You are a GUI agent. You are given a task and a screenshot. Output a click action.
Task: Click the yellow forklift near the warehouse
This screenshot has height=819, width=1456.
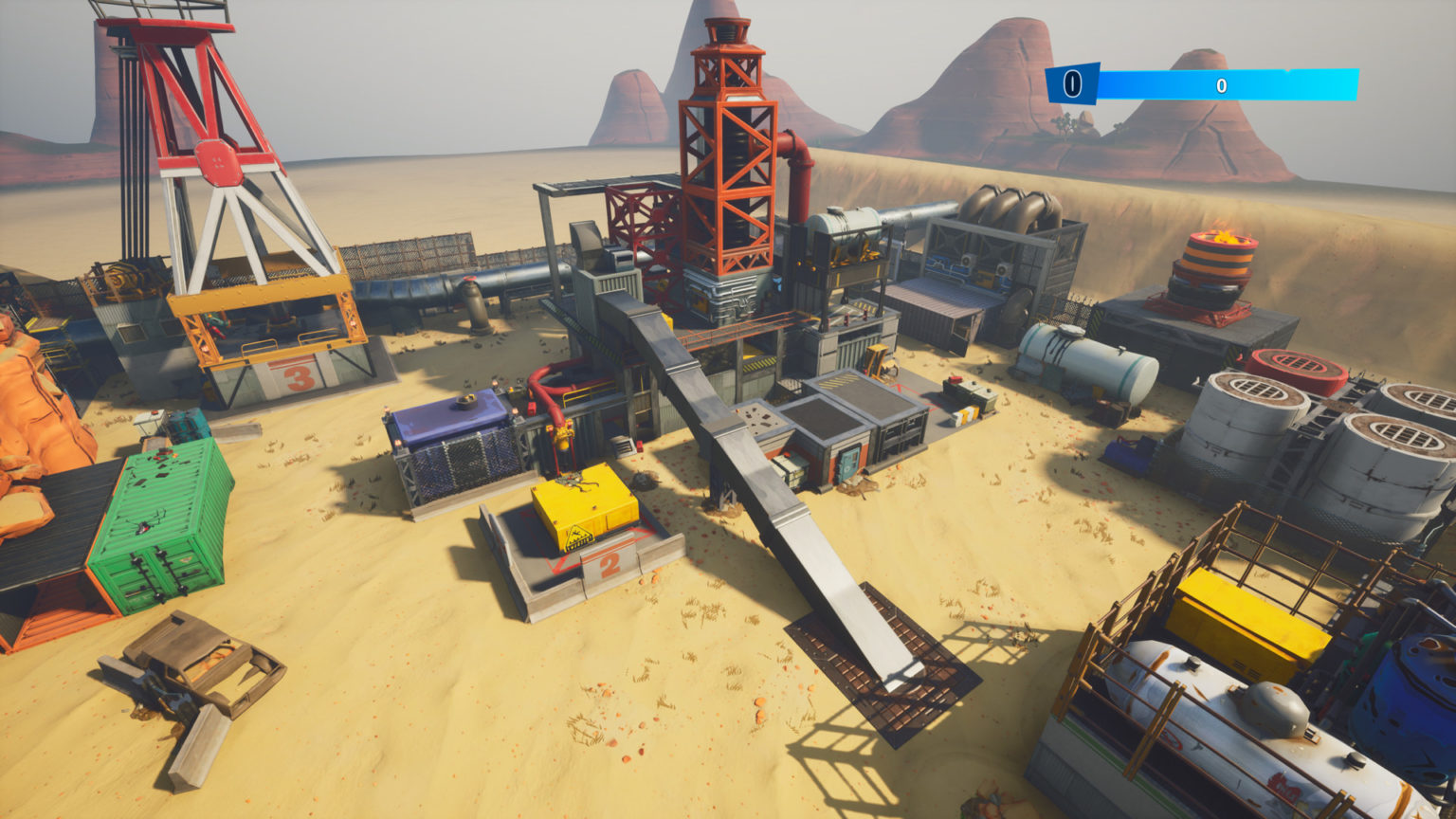click(x=877, y=365)
